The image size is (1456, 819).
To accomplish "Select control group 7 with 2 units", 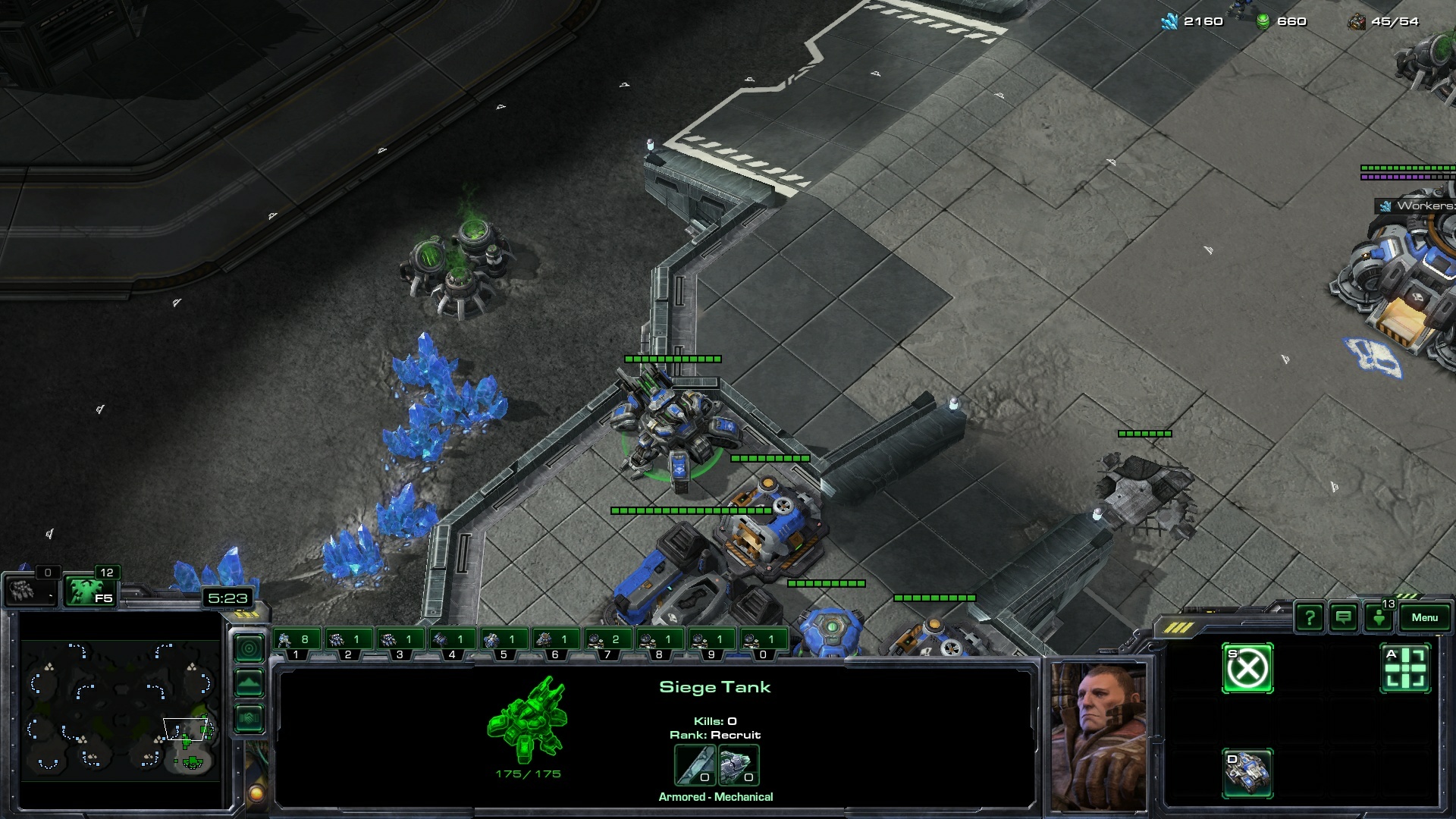I will (608, 642).
